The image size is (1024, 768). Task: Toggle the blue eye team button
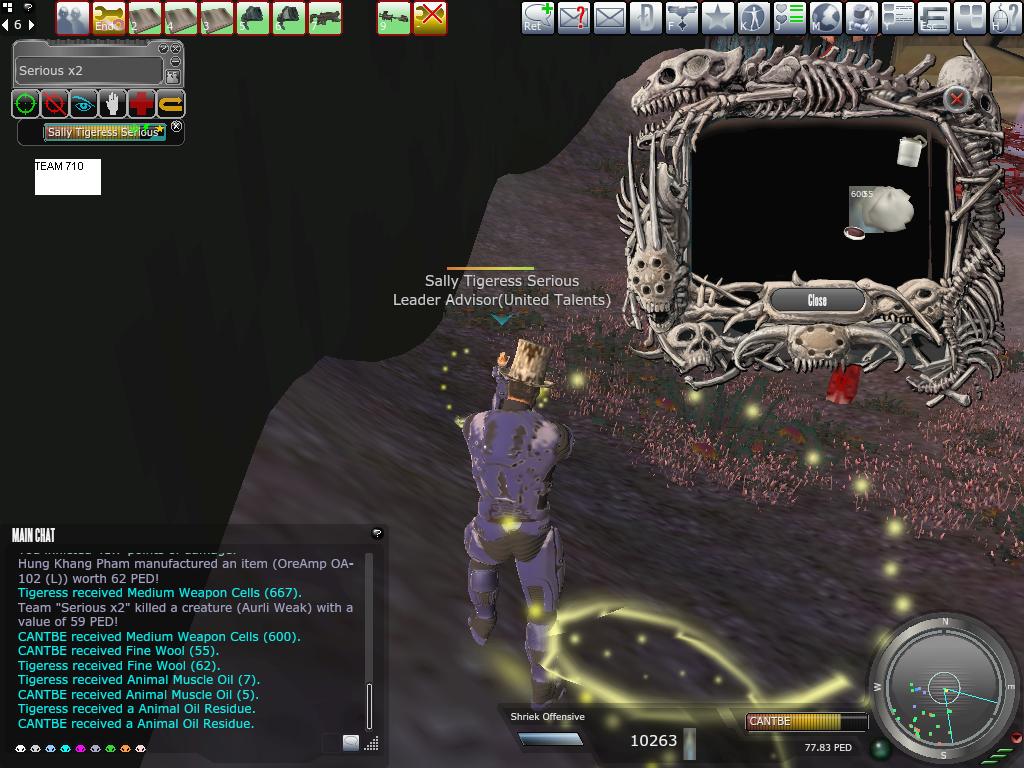pos(84,103)
